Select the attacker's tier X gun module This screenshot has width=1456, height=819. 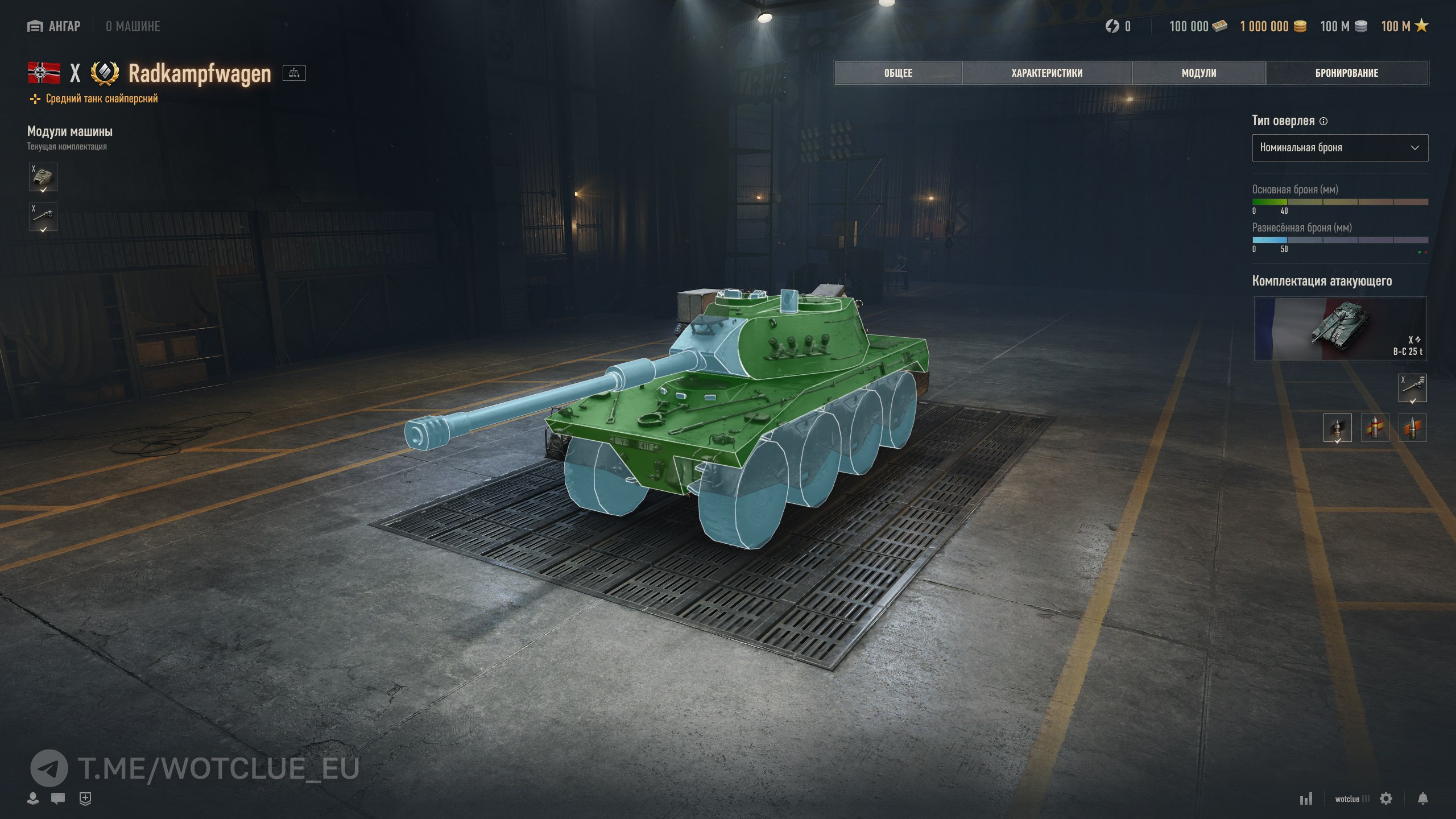tap(1412, 388)
